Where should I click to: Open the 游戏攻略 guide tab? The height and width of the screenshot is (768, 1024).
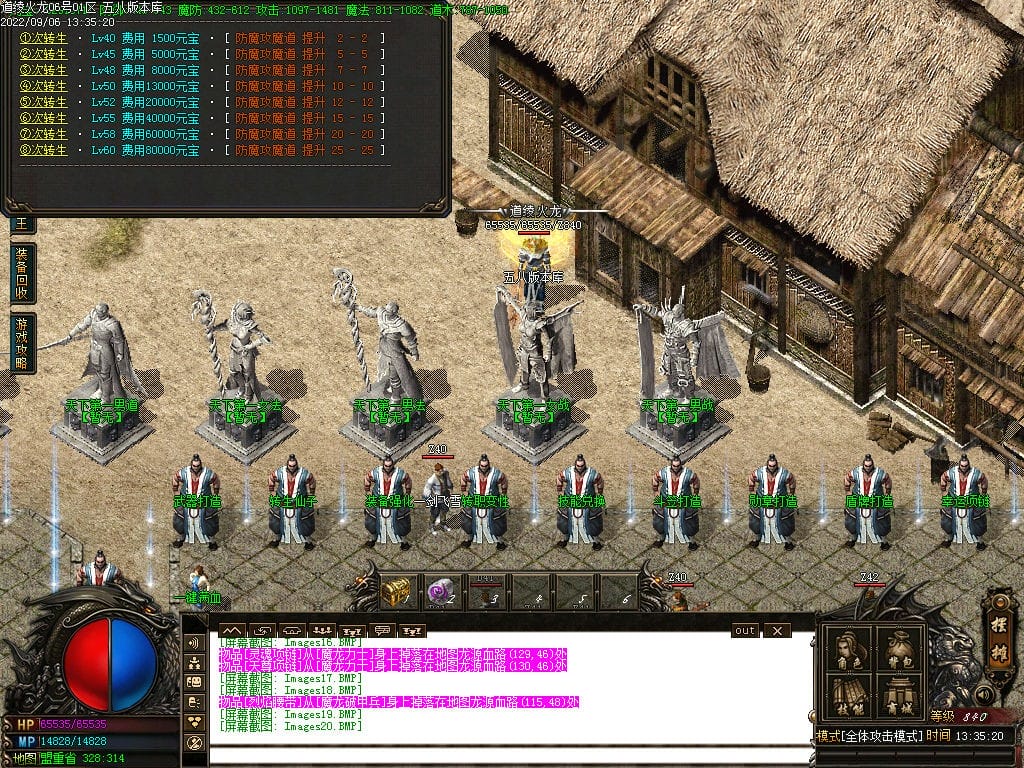click(x=21, y=343)
